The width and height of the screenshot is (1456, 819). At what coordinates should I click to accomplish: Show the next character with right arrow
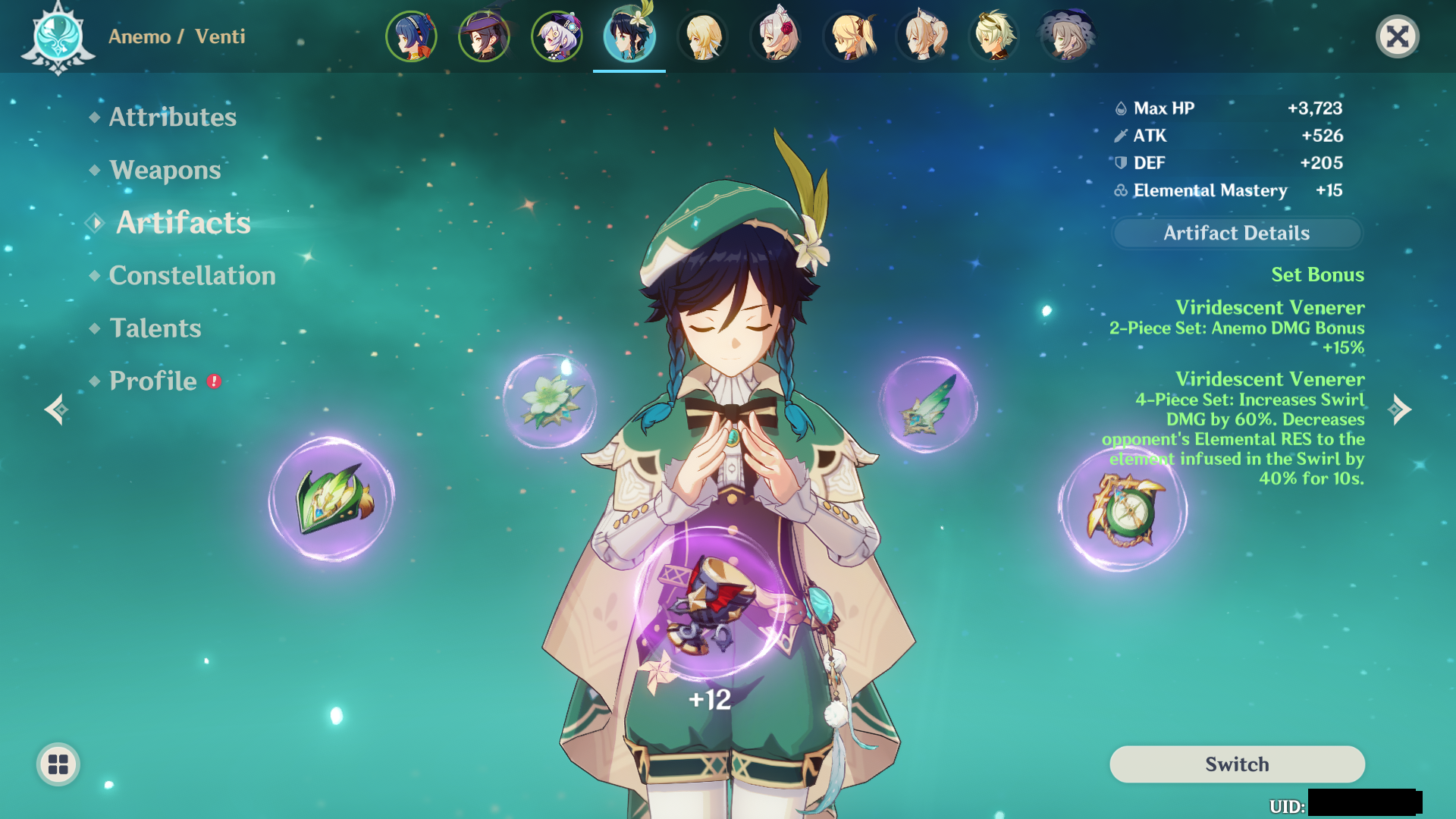tap(1399, 409)
